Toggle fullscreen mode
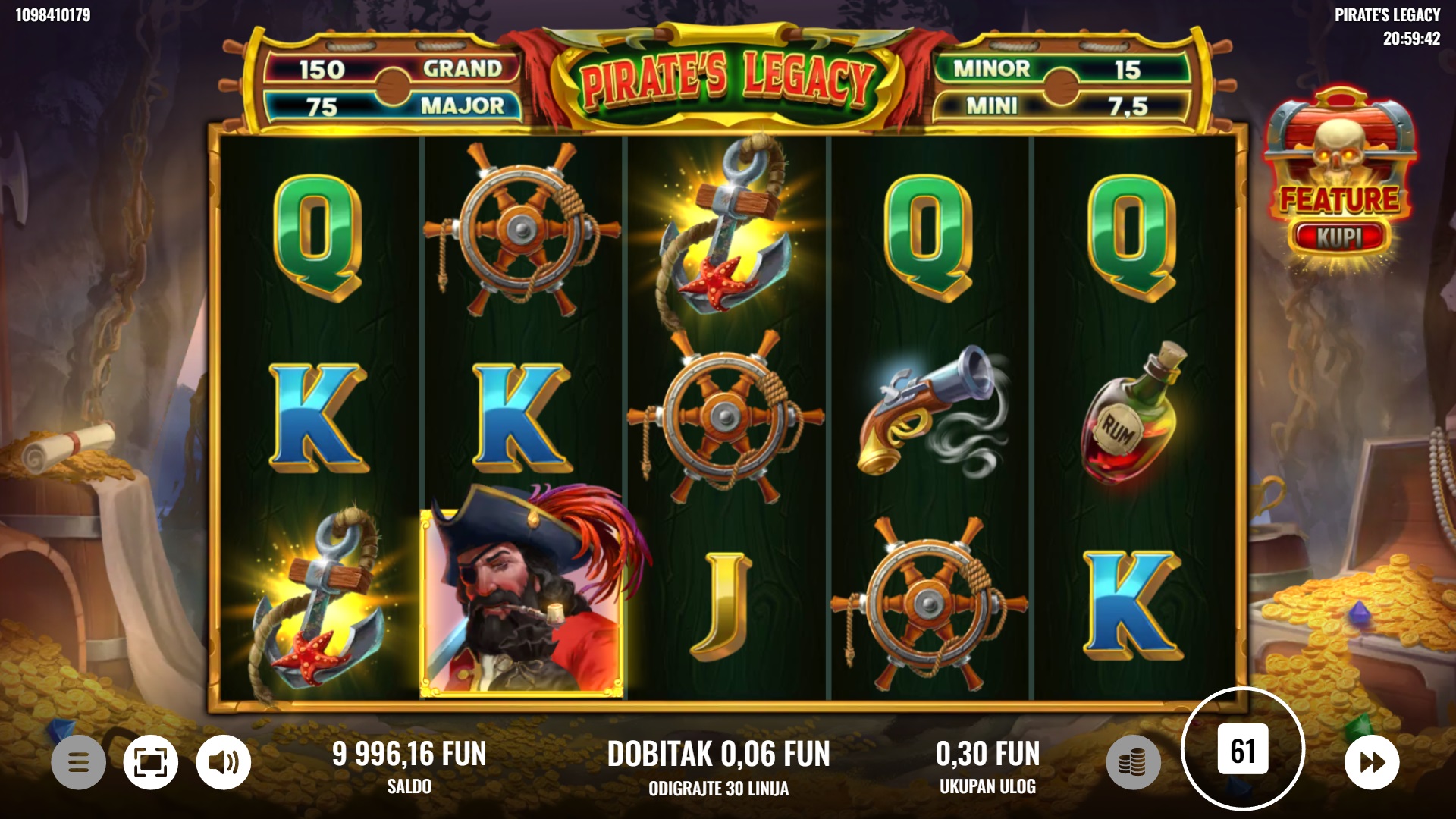The height and width of the screenshot is (819, 1456). (151, 761)
